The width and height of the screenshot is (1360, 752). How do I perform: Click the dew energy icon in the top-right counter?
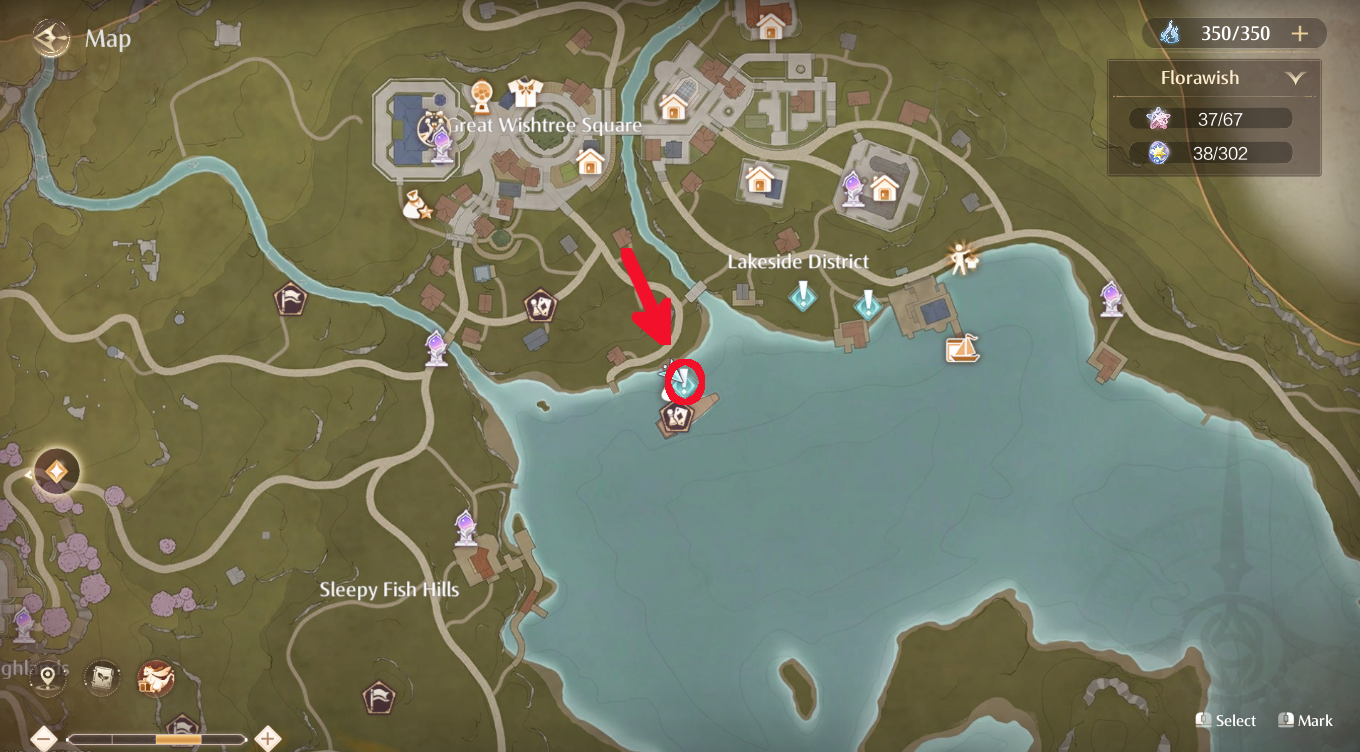[x=1169, y=33]
